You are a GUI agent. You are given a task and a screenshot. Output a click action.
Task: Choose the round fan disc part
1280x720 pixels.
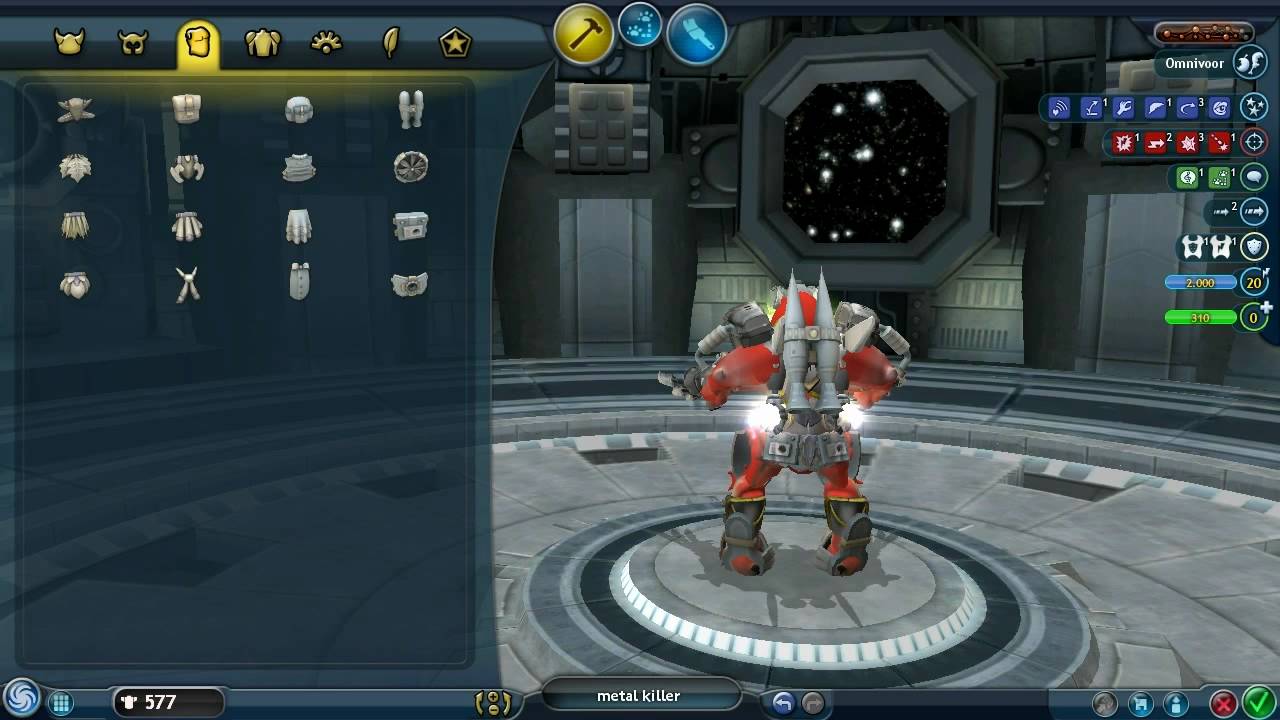pyautogui.click(x=410, y=167)
